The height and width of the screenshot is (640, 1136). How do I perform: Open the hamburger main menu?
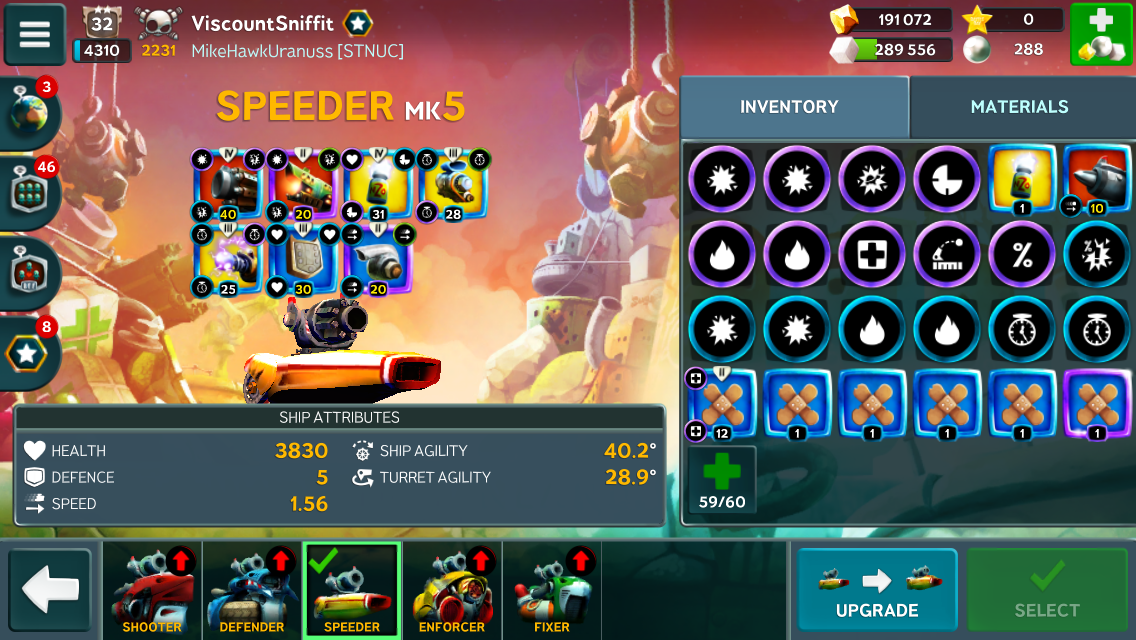(x=35, y=34)
